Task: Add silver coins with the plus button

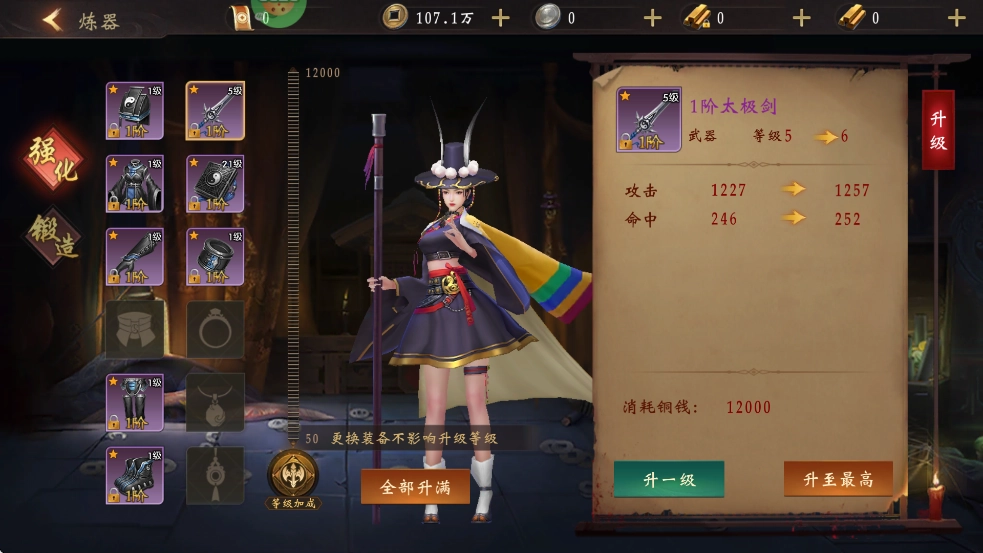Action: (x=653, y=18)
